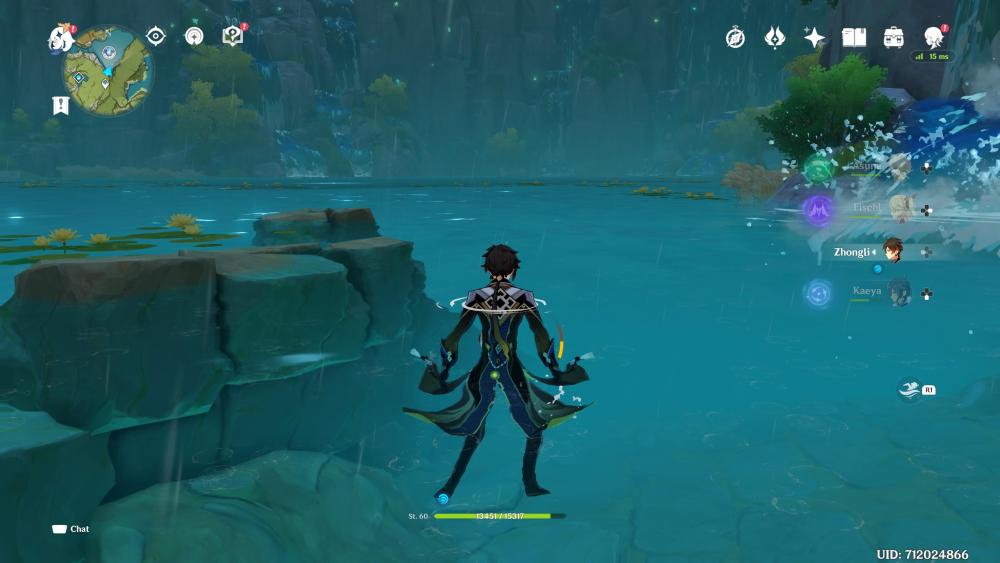
Task: Open the backpack Inventory icon
Action: point(894,38)
